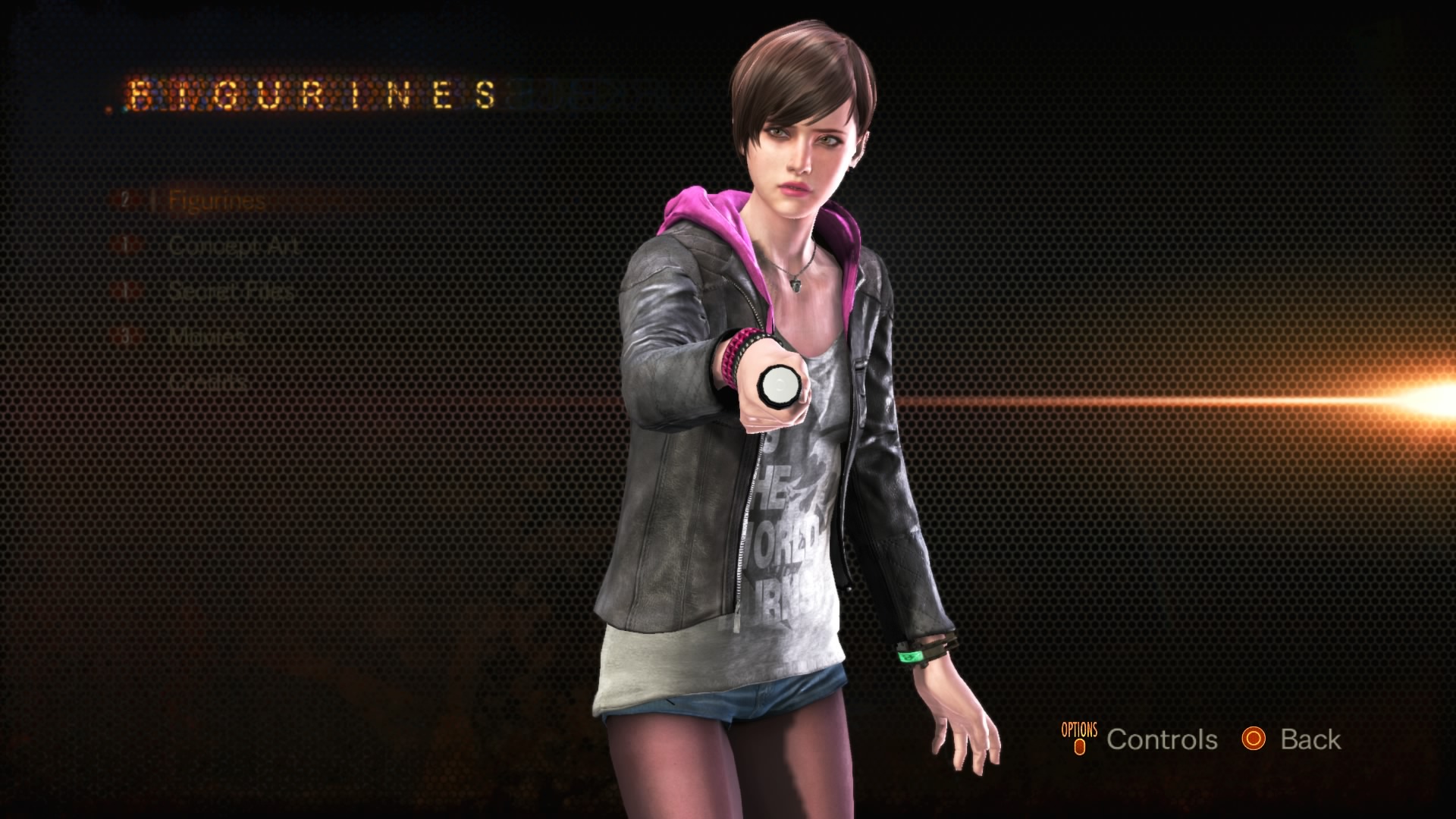Open the Concept Art gallery

pos(234,246)
